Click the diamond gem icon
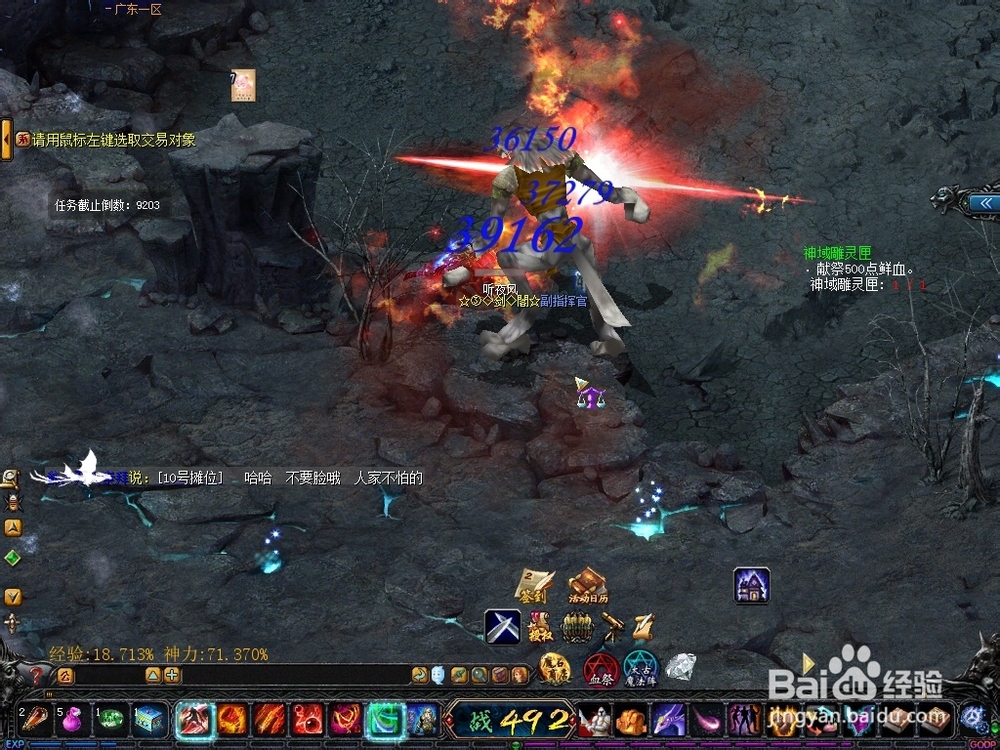The image size is (1000, 750). [681, 667]
